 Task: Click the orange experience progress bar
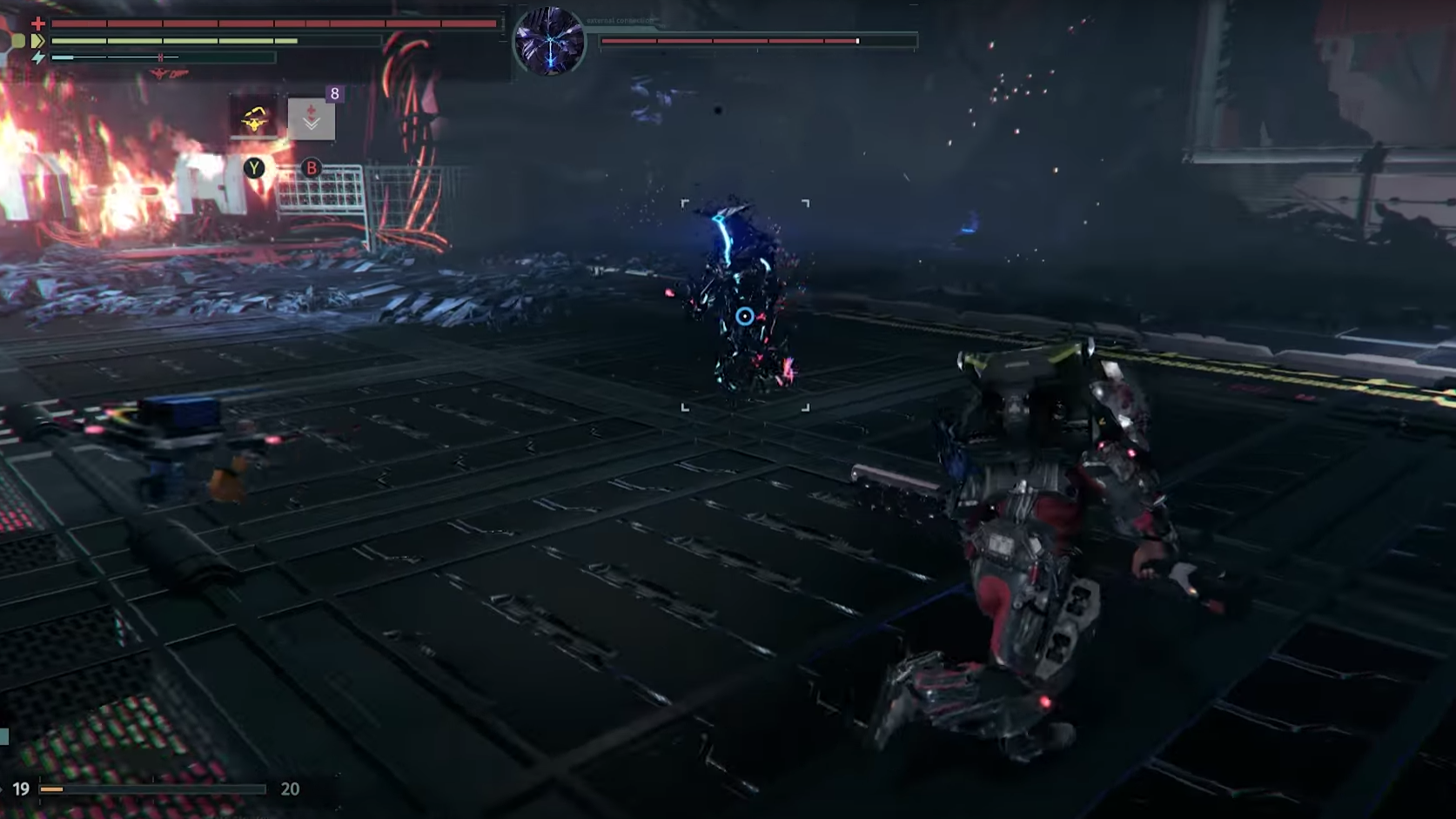(x=52, y=789)
